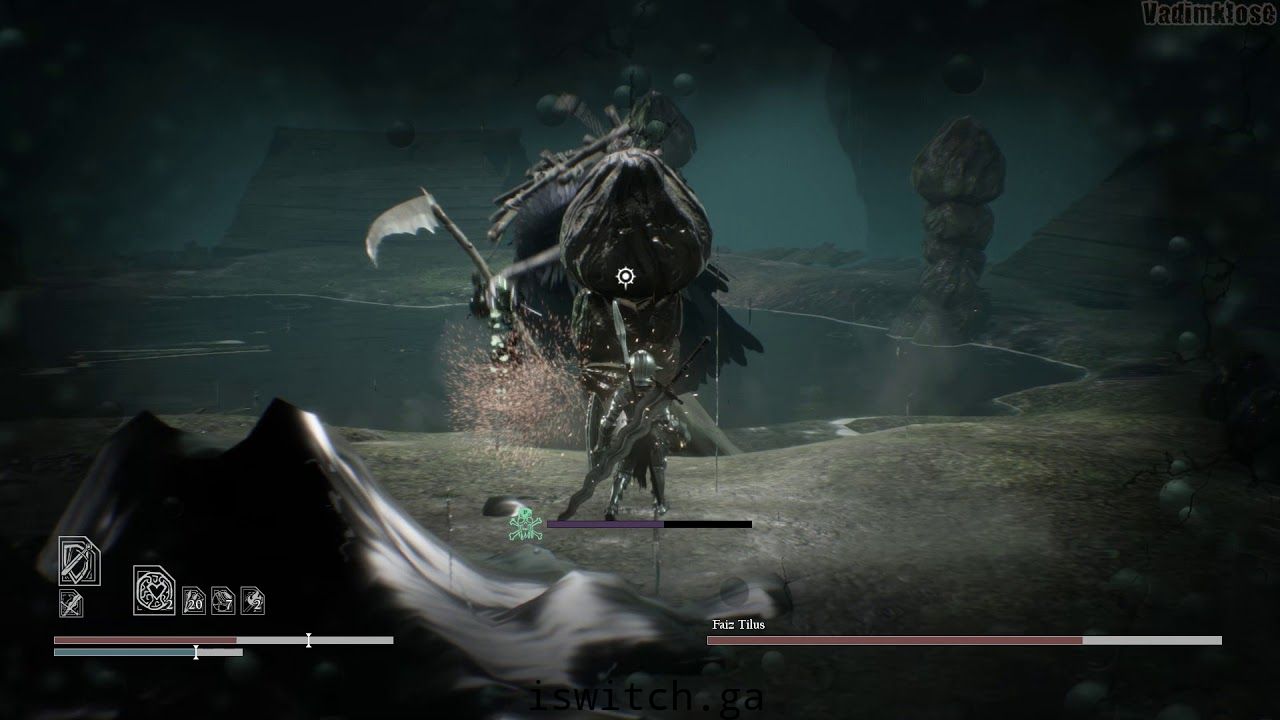
Task: Click the green skull poison status icon
Action: coord(523,524)
